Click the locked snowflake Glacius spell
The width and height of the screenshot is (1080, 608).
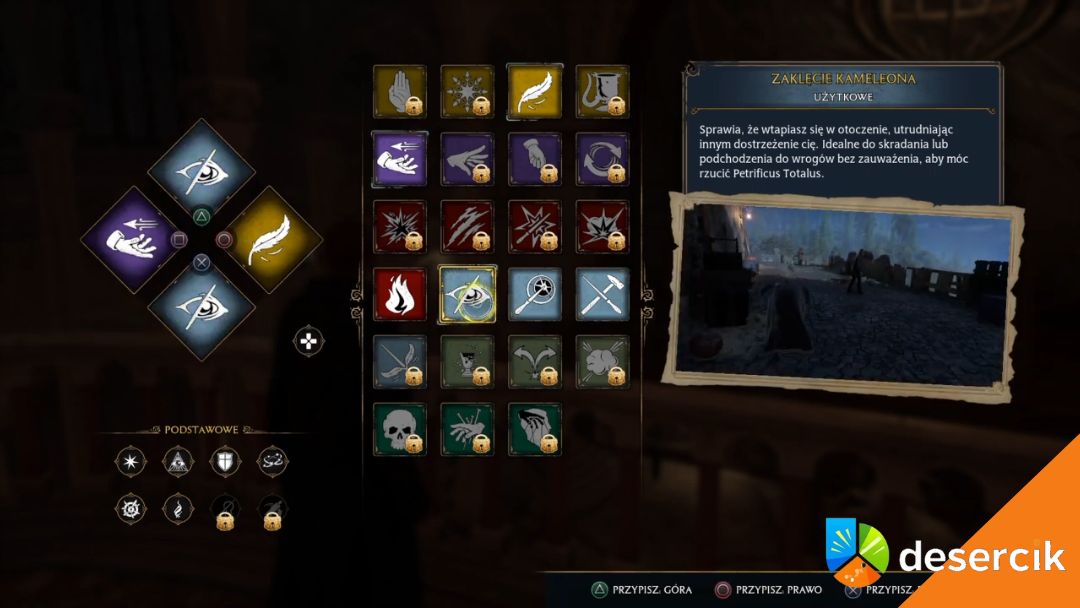click(x=467, y=91)
